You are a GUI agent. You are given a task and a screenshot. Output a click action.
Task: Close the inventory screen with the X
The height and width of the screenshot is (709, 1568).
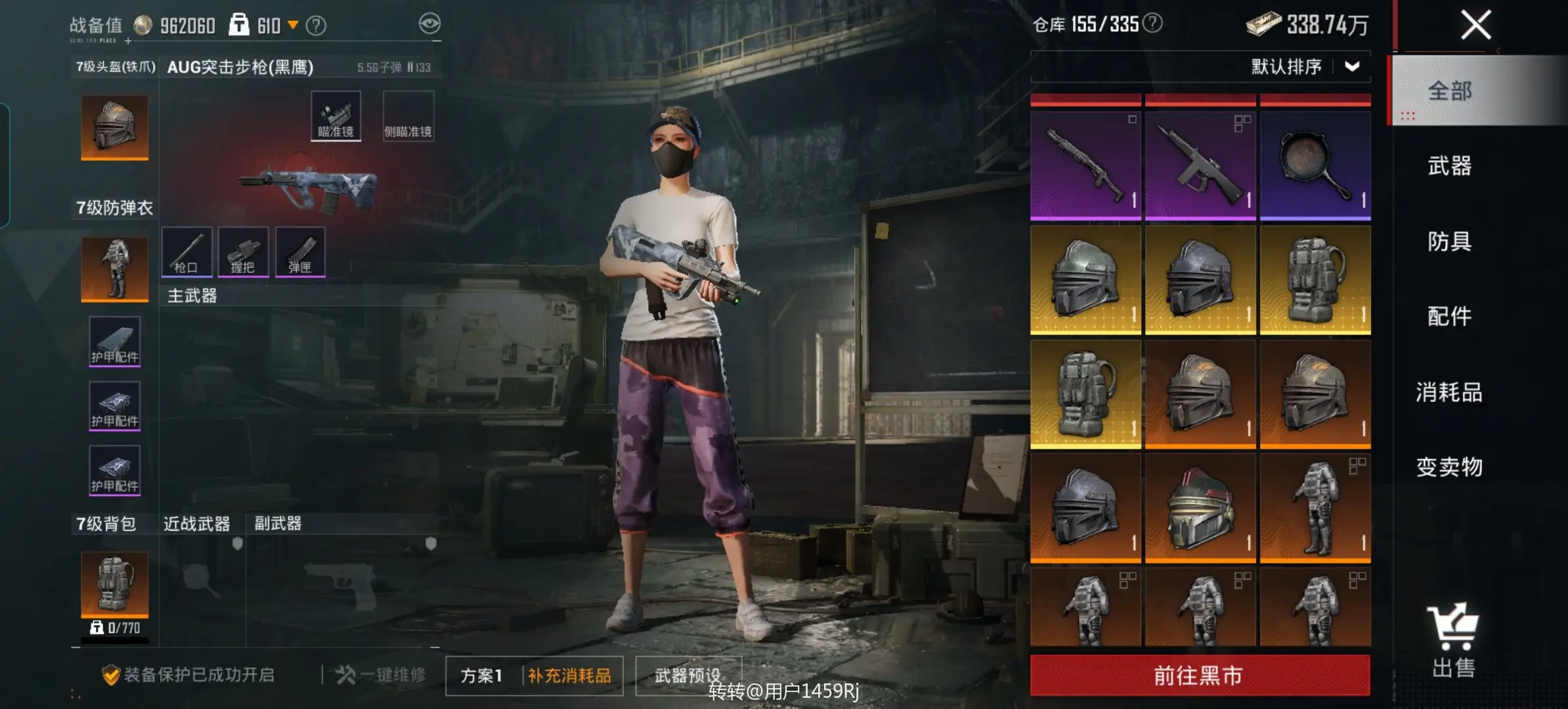coord(1475,26)
